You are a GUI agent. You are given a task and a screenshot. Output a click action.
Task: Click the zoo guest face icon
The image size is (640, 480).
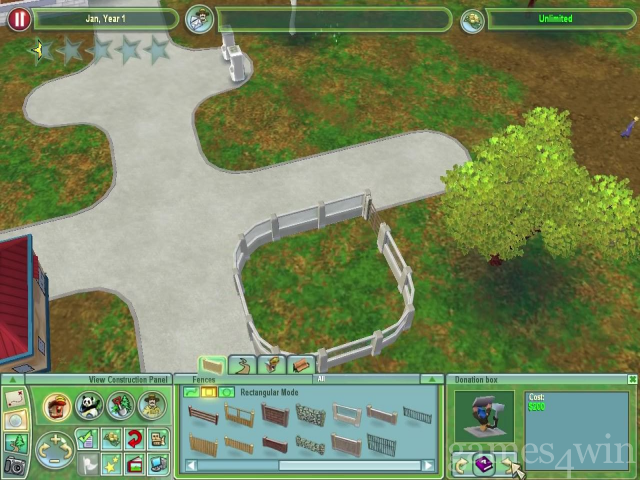[200, 19]
